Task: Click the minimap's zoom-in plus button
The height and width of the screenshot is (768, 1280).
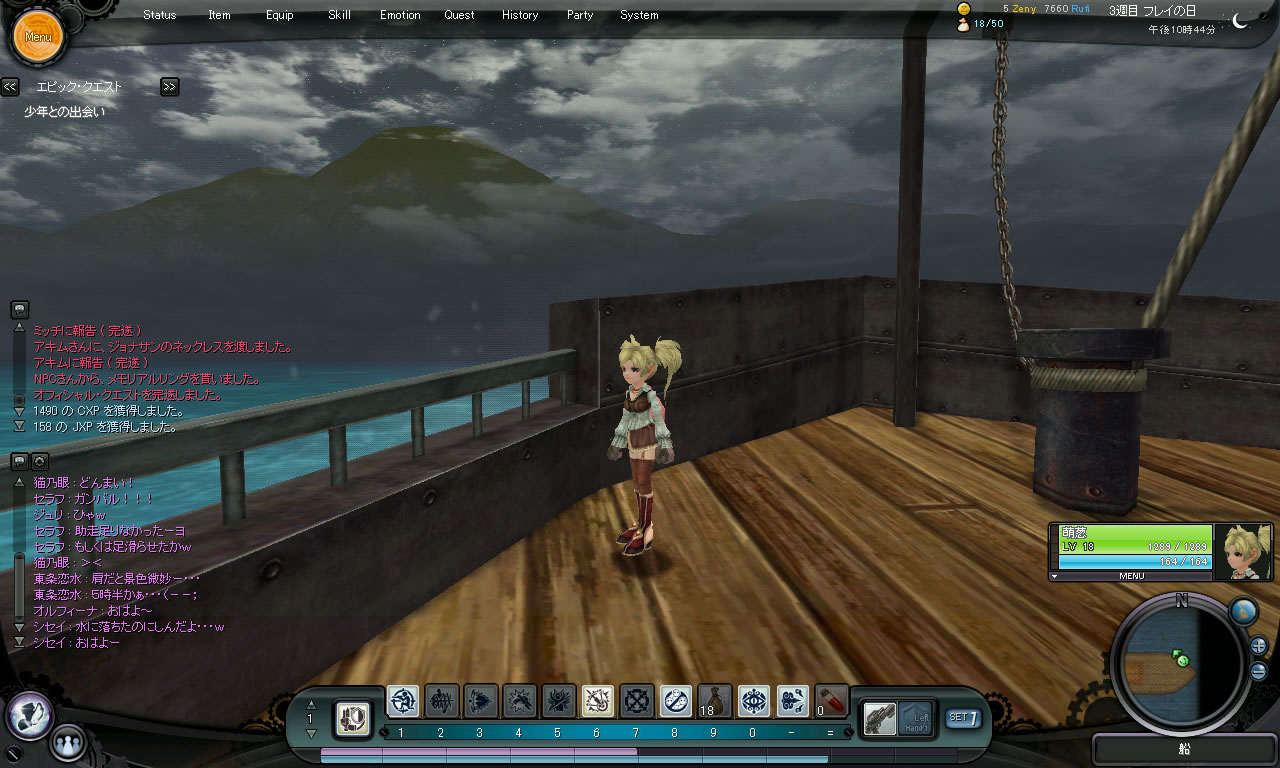Action: (x=1258, y=646)
